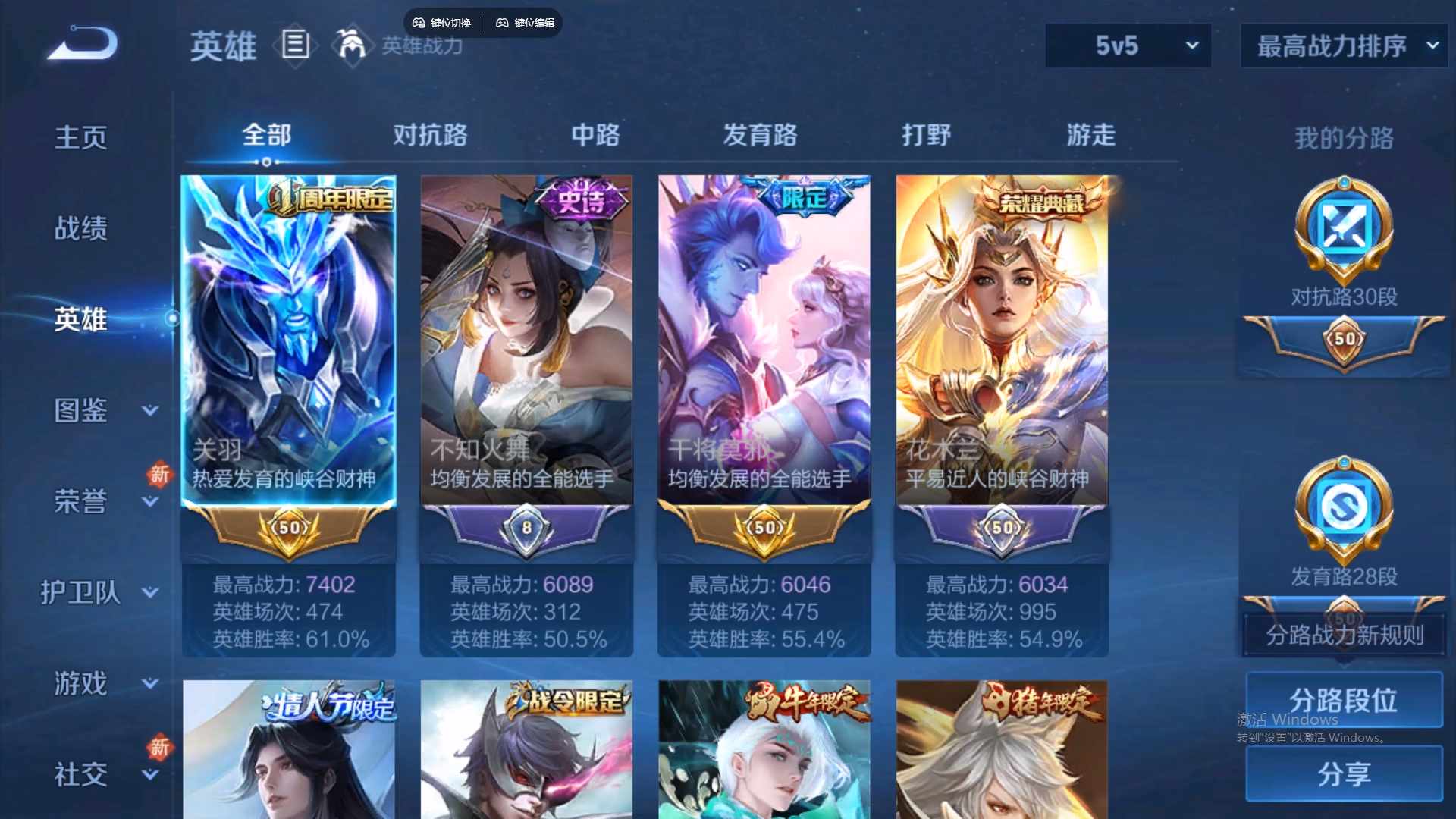The width and height of the screenshot is (1456, 819).
Task: Open the 战绩 match record menu
Action: pyautogui.click(x=81, y=228)
